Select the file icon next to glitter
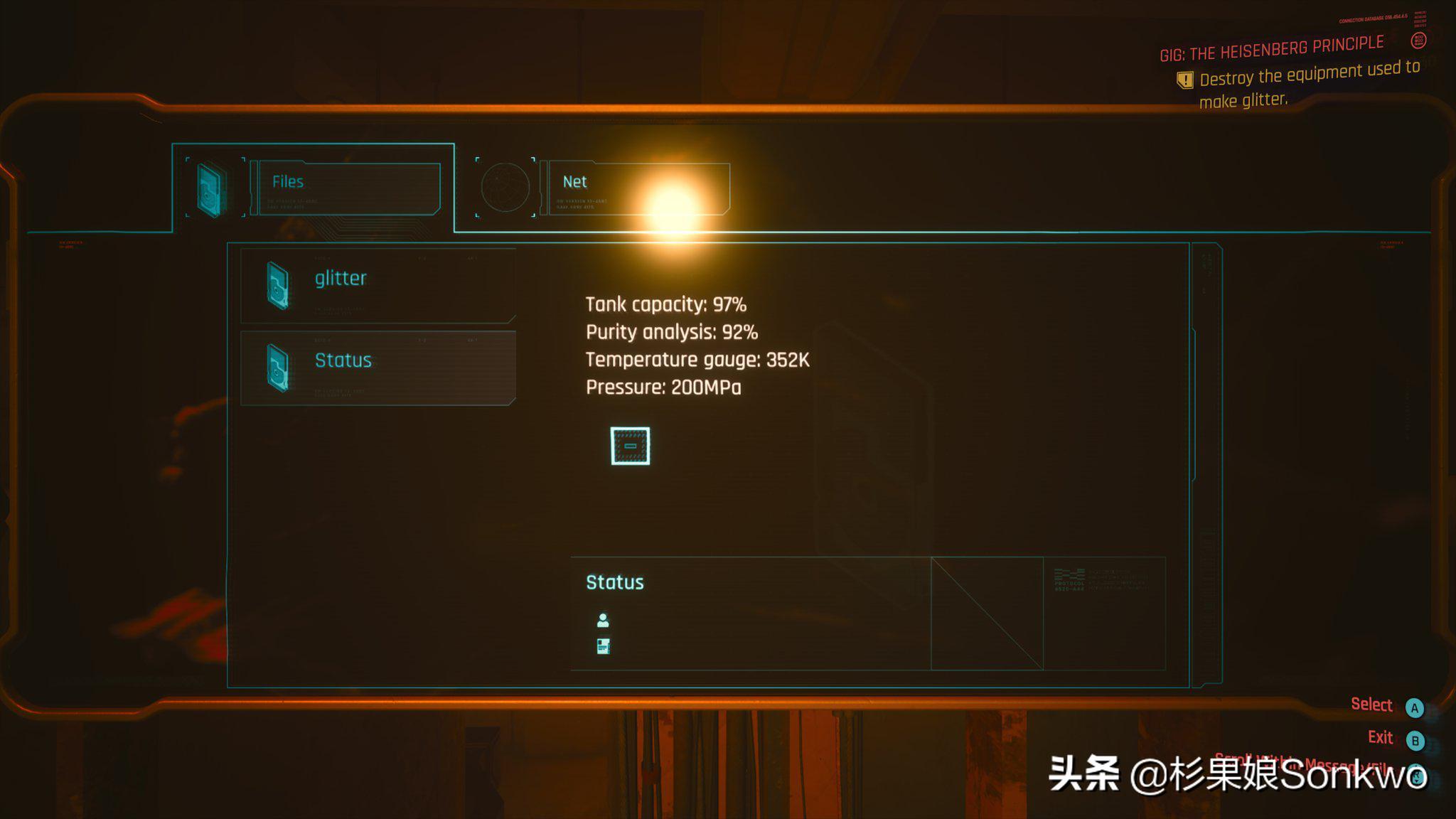The image size is (1456, 819). (x=279, y=286)
